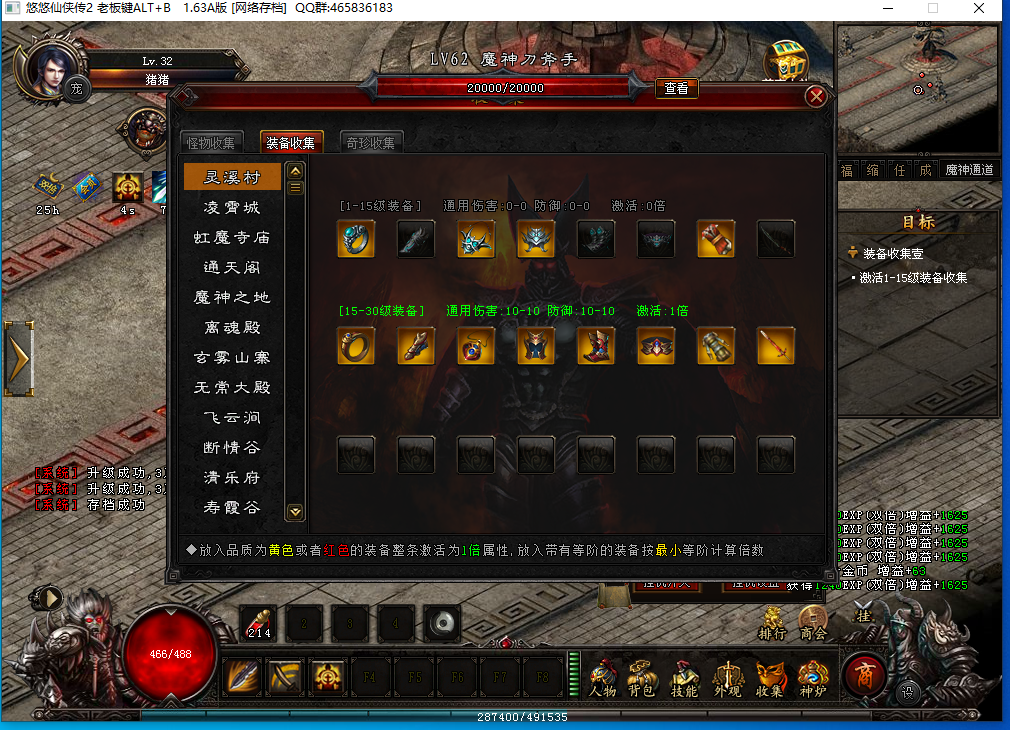Click the gold ring in the 15-30级 row
Viewport: 1010px width, 730px height.
(356, 345)
